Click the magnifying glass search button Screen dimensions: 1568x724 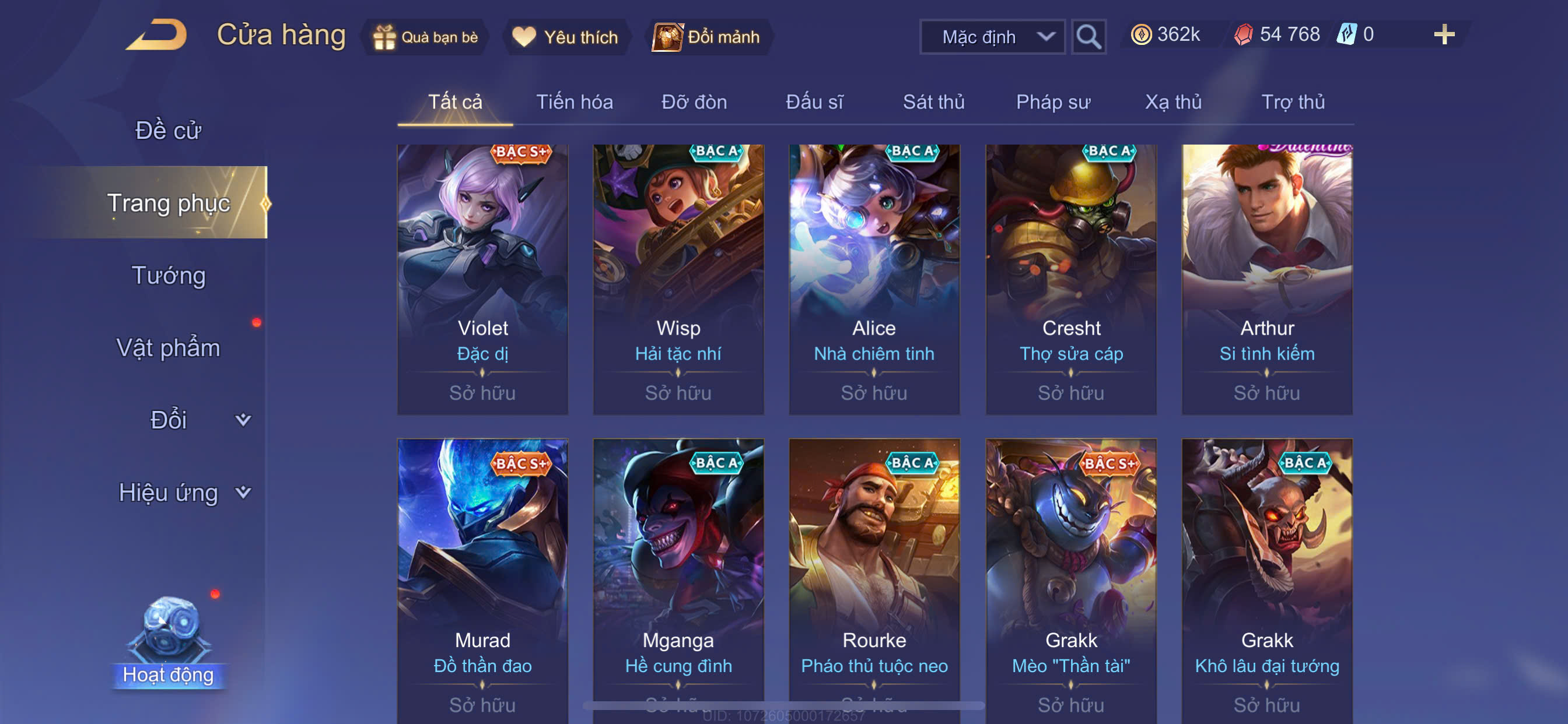[1088, 37]
